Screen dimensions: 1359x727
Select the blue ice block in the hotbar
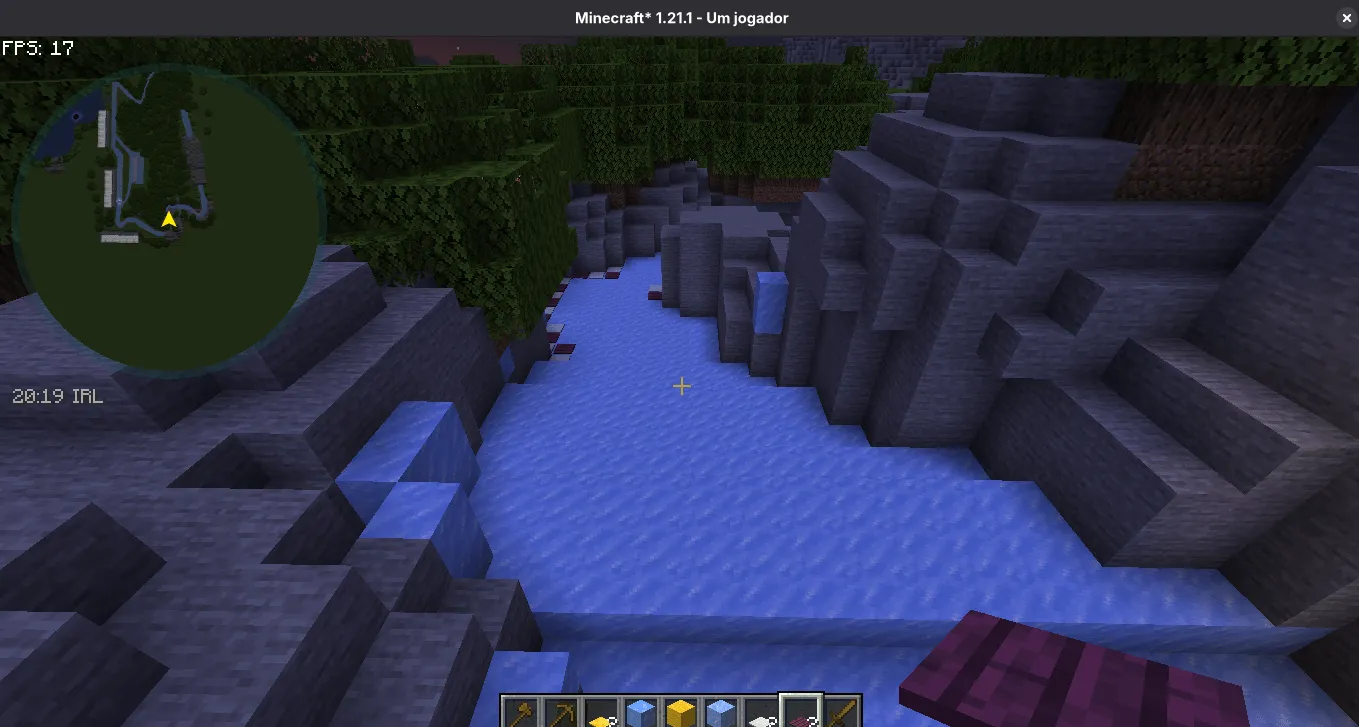642,712
